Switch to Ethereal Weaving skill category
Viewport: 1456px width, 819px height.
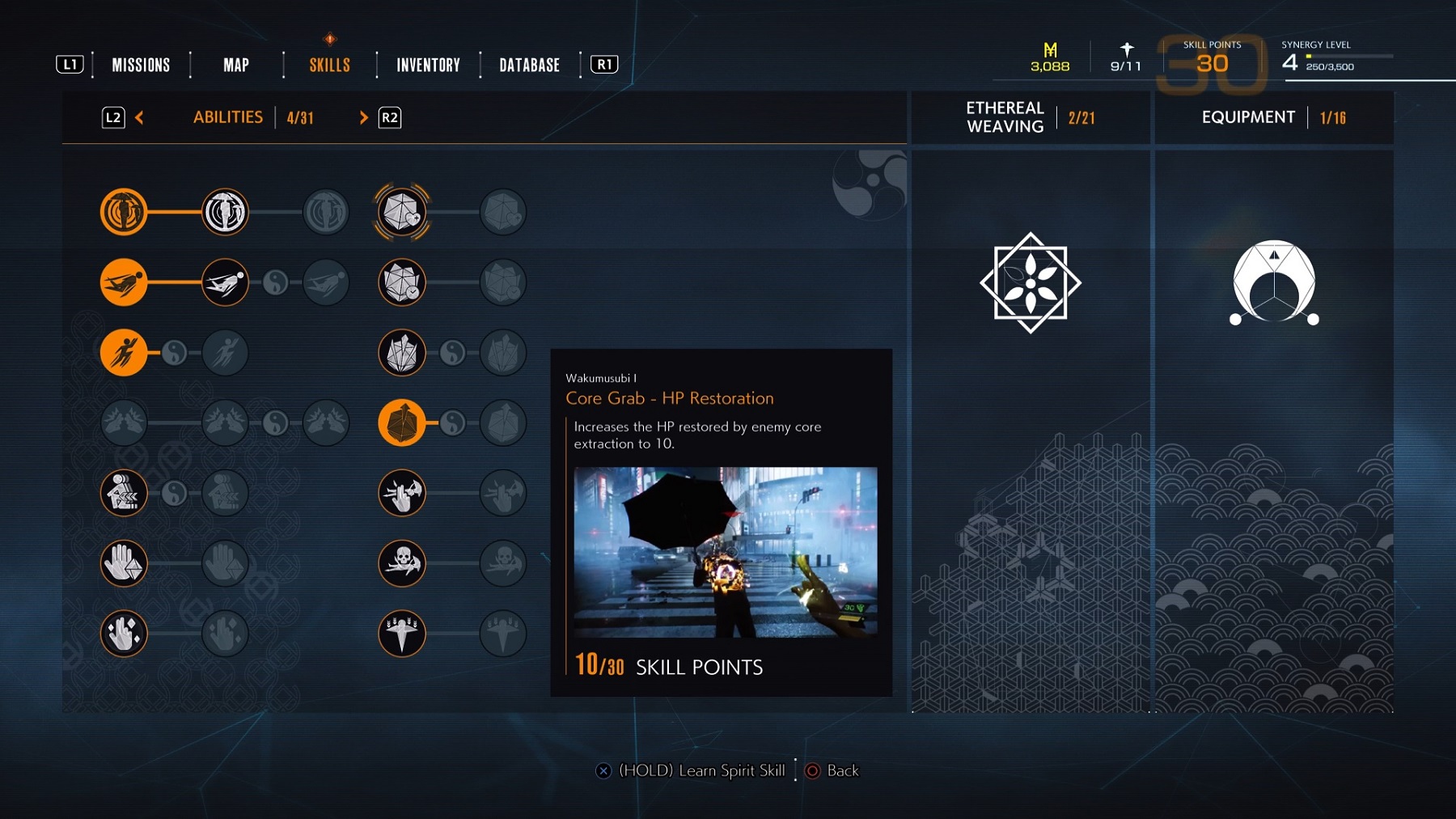point(1005,117)
